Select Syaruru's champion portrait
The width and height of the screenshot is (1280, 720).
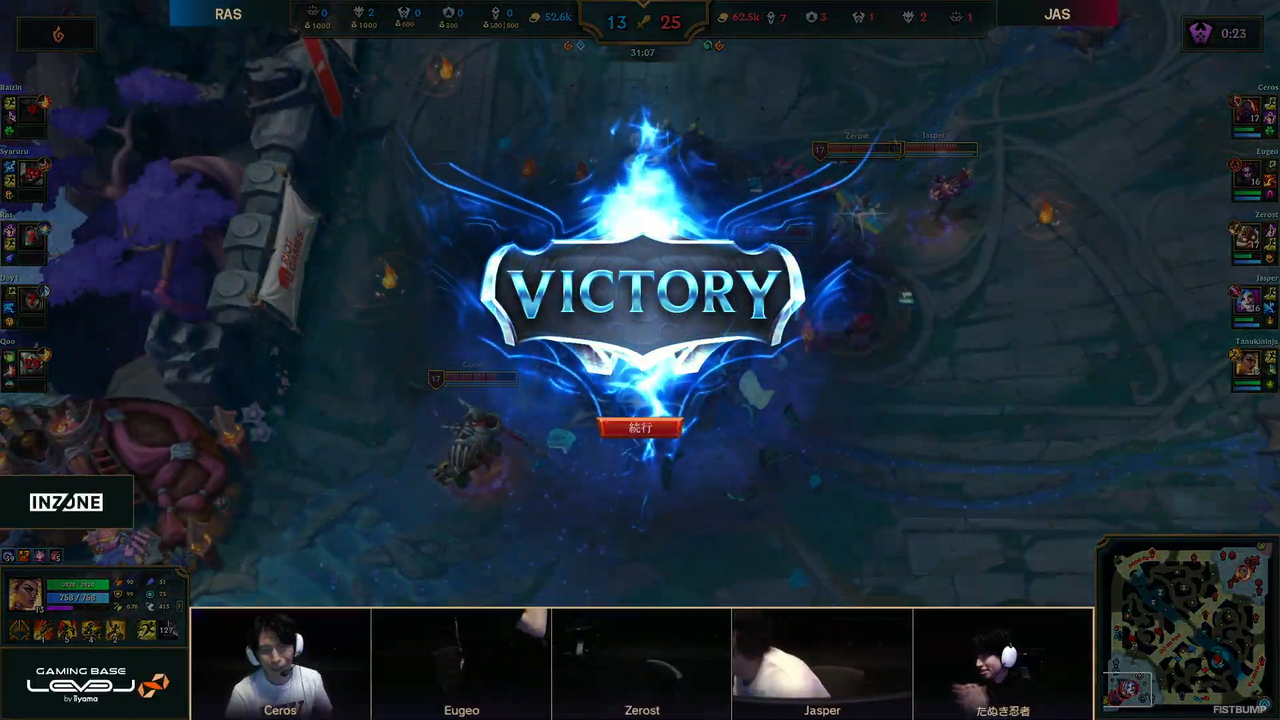[32, 175]
